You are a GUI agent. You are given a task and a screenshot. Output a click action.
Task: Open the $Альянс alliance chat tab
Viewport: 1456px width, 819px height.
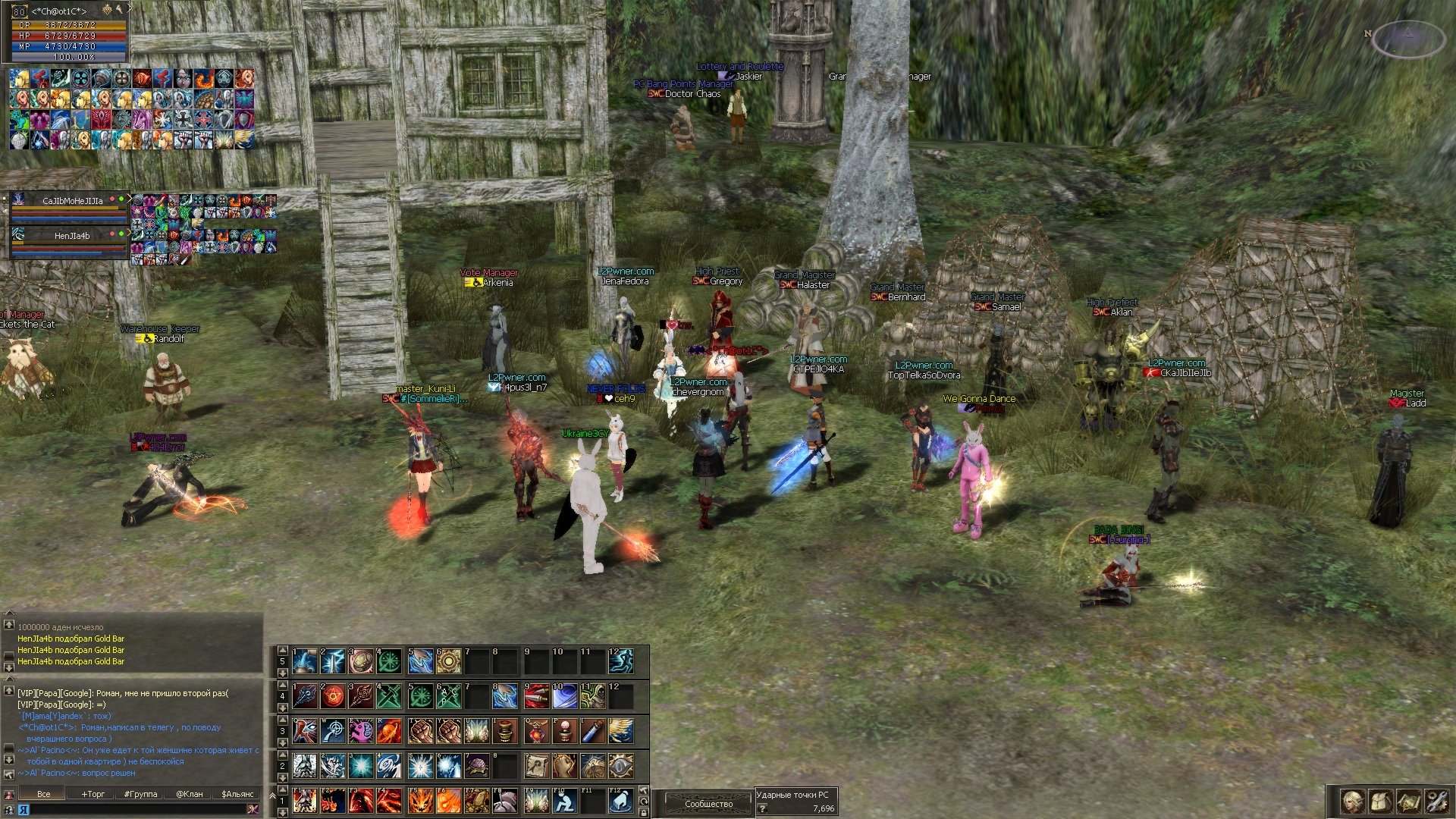point(237,794)
